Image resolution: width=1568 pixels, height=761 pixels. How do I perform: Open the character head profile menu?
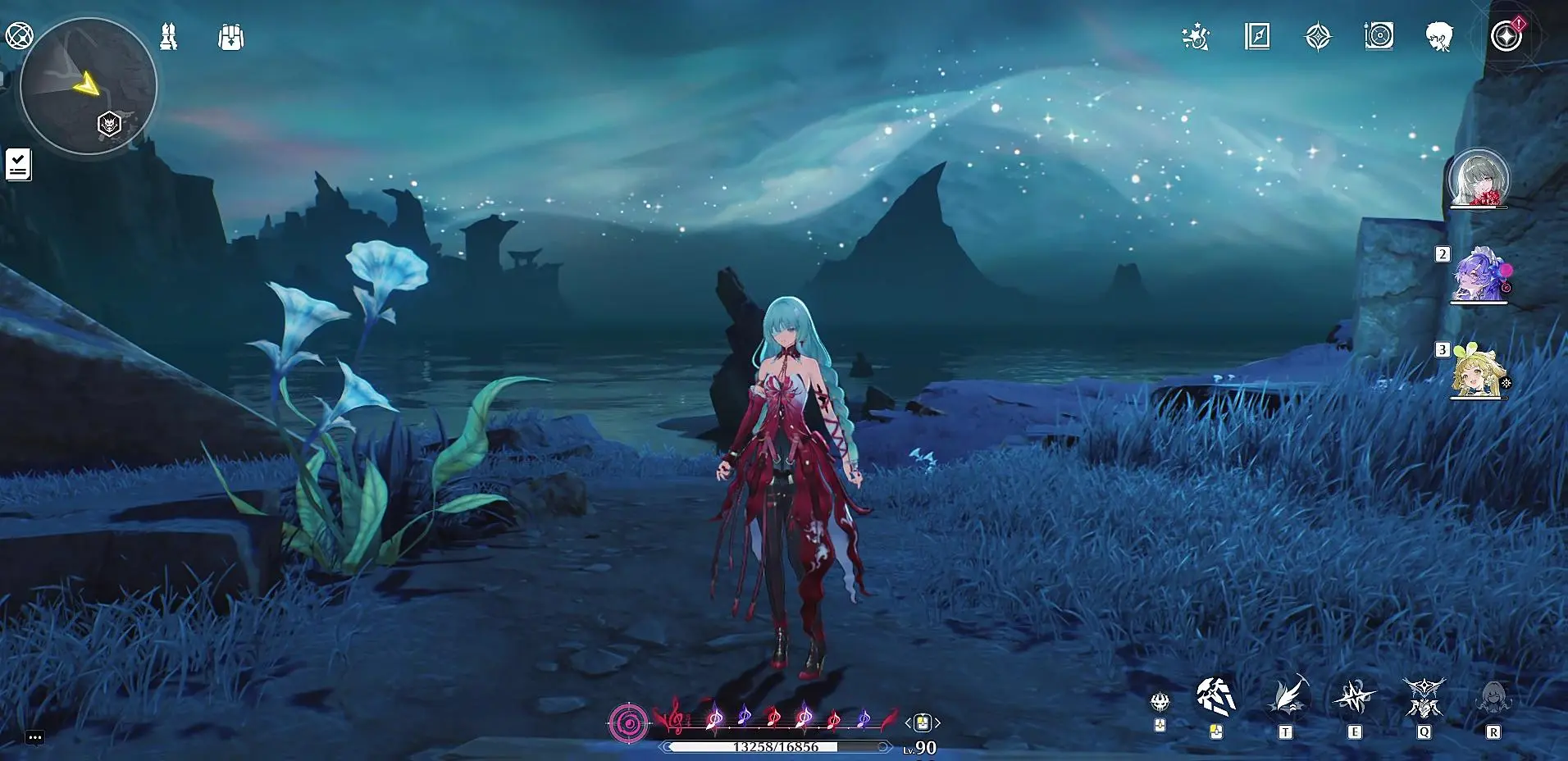coord(1439,37)
